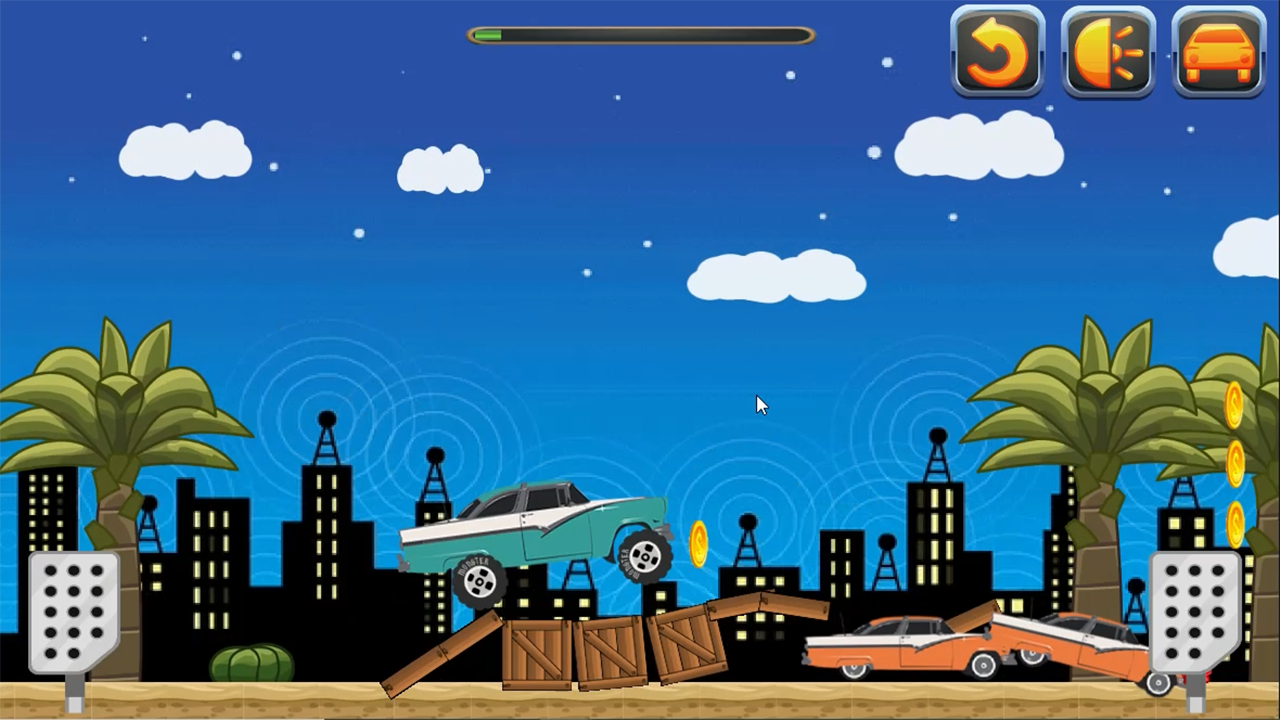Toggle the headlight button in the top corner
This screenshot has width=1280, height=720.
pyautogui.click(x=1108, y=52)
